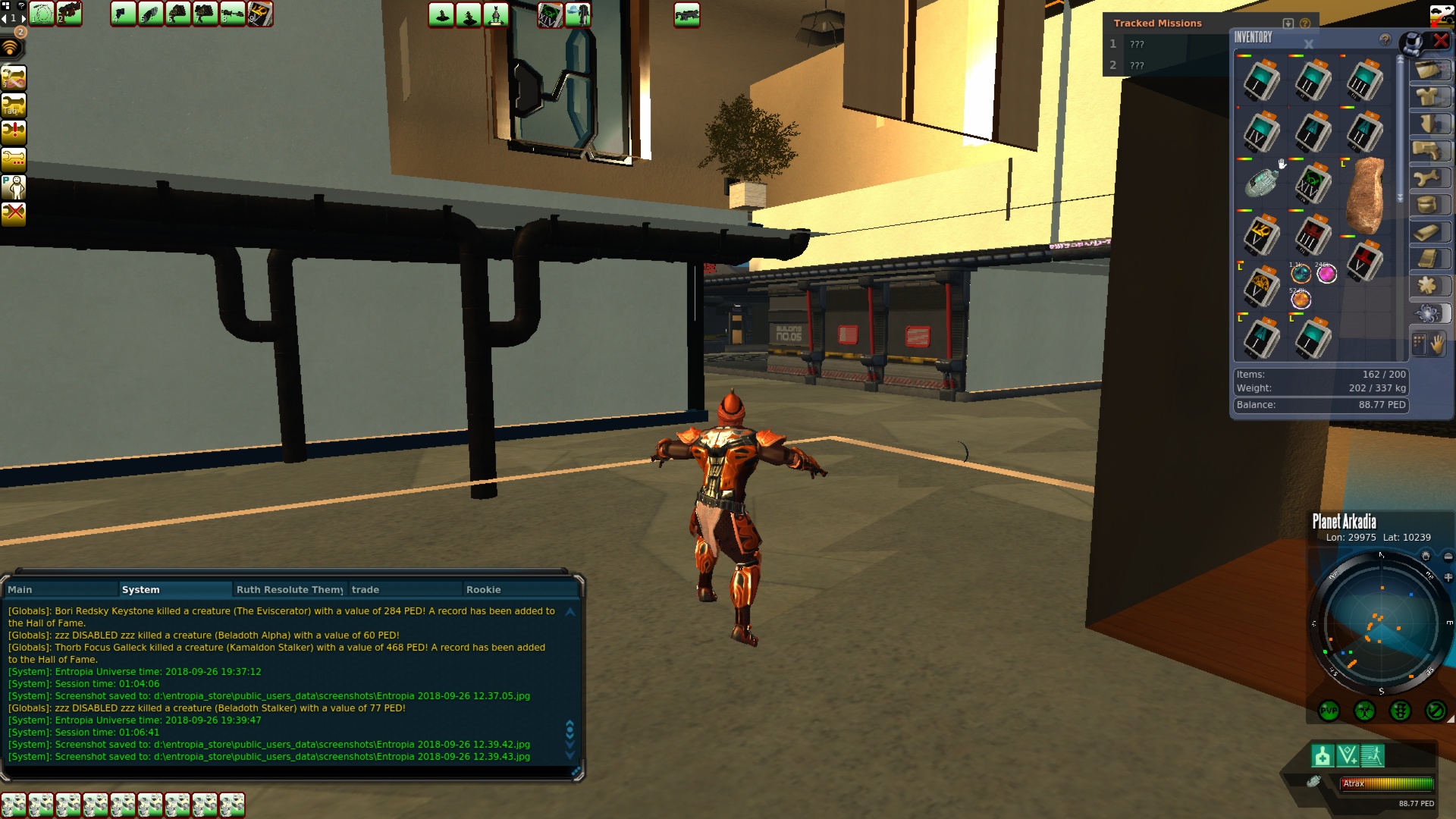1456x819 pixels.
Task: Open the Inventory help question mark
Action: coord(1385,39)
